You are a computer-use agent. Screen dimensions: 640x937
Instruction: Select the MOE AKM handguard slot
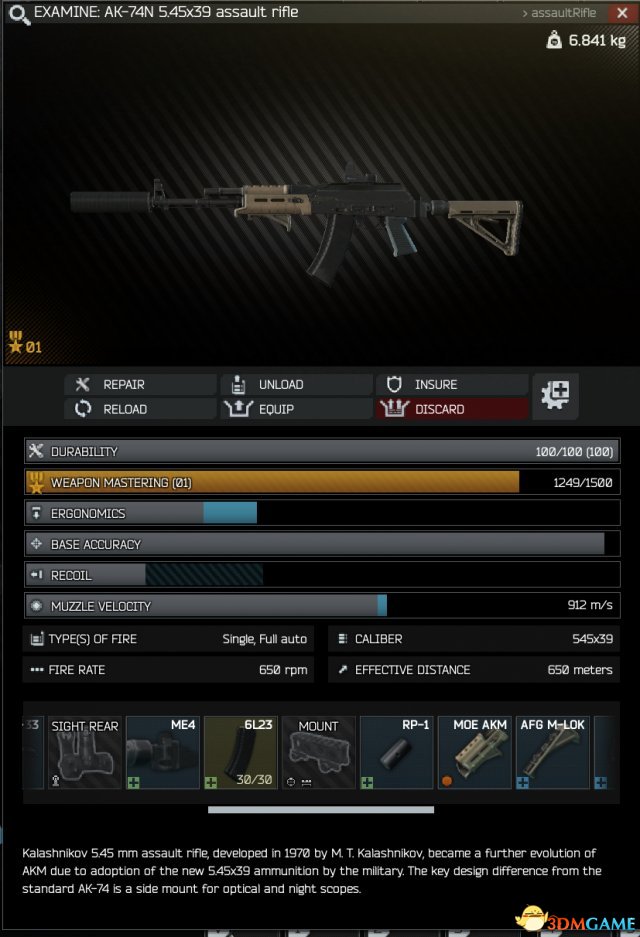[474, 752]
